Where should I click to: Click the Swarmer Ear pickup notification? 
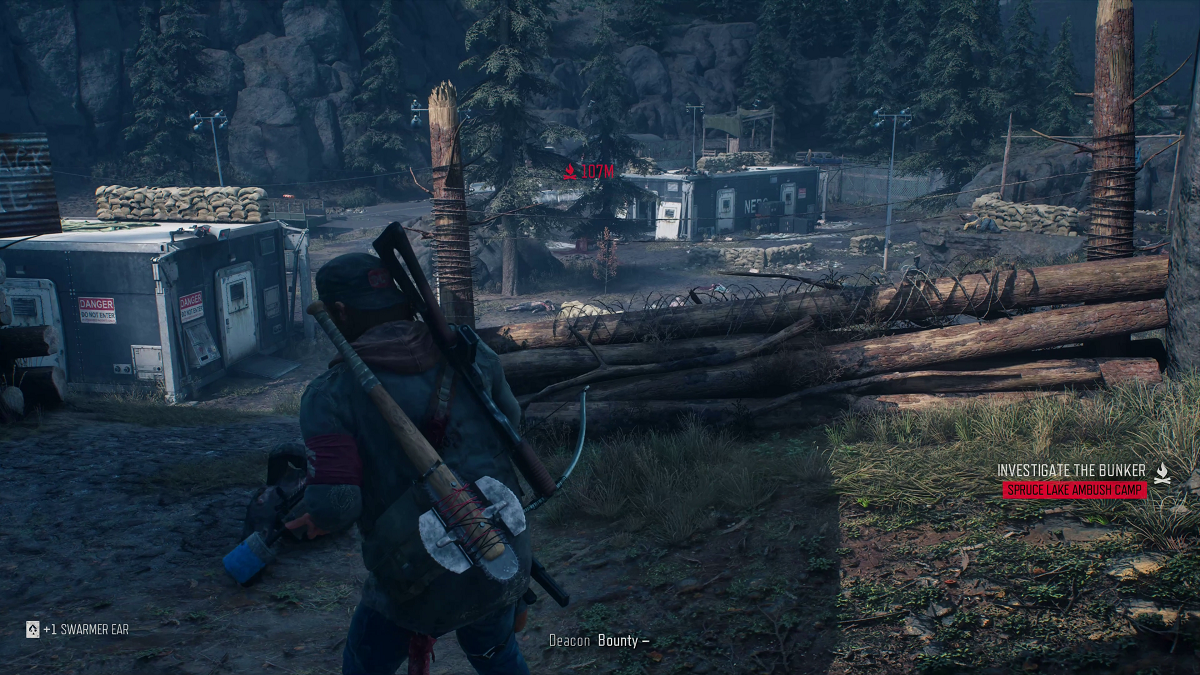78,629
